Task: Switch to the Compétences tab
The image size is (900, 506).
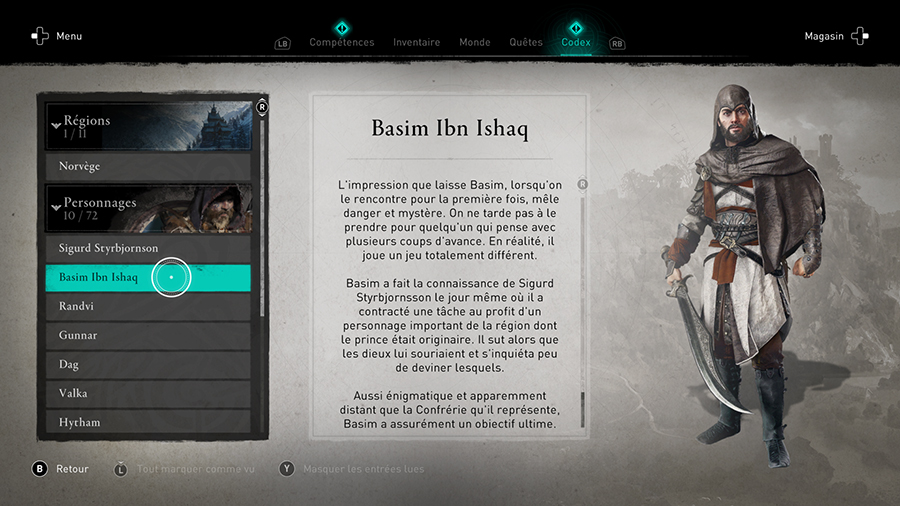Action: (341, 42)
